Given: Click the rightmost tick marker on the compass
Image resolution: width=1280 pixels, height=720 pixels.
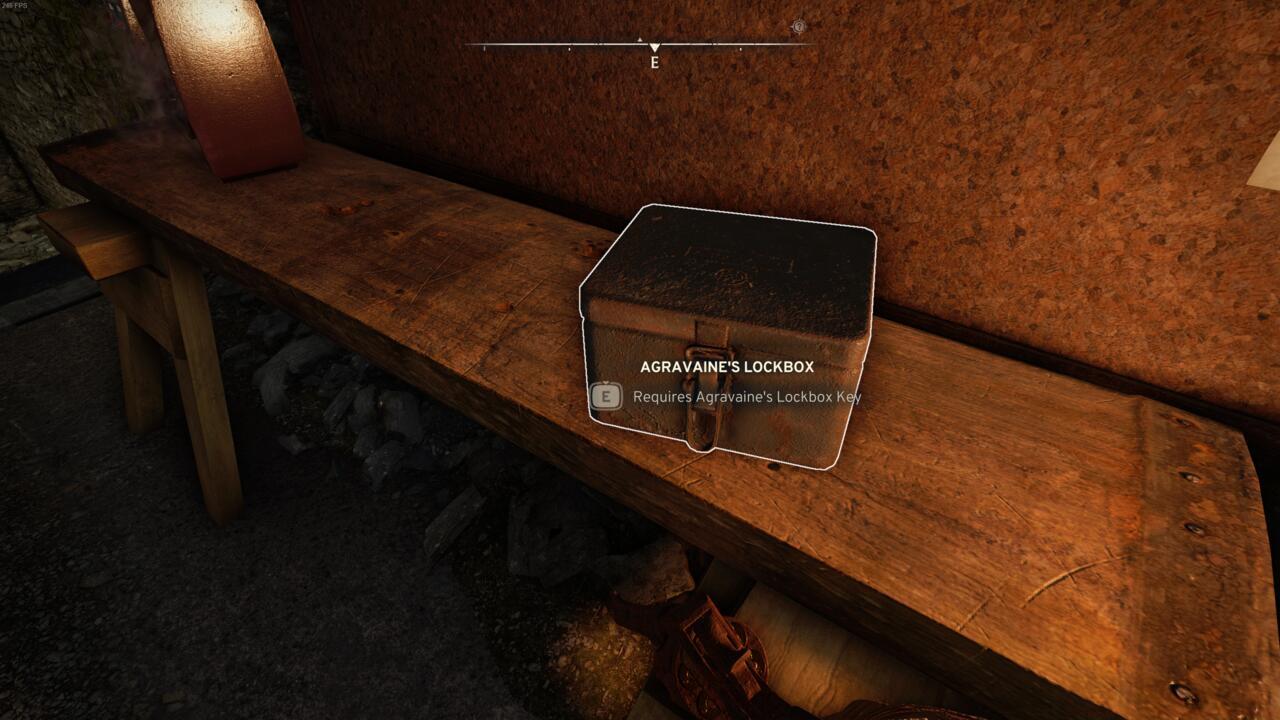Looking at the screenshot, I should (739, 49).
